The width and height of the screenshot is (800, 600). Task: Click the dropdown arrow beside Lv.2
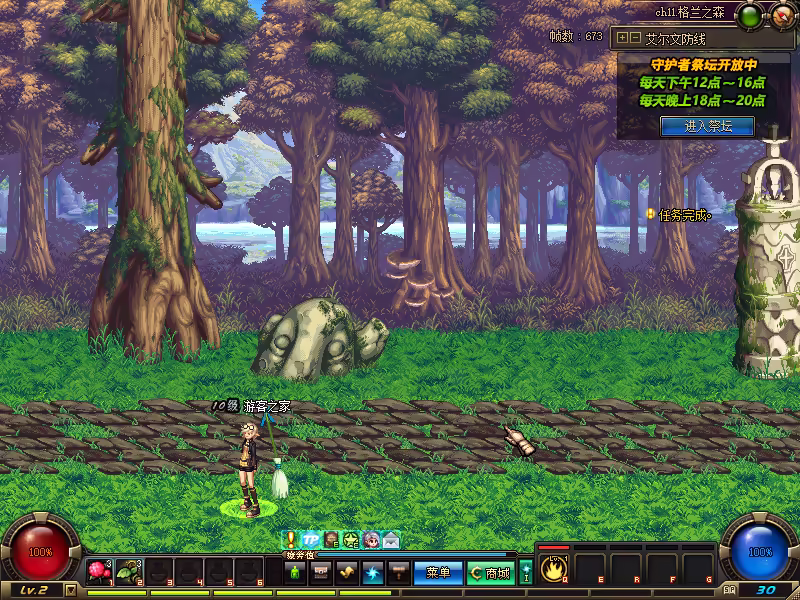pos(70,590)
